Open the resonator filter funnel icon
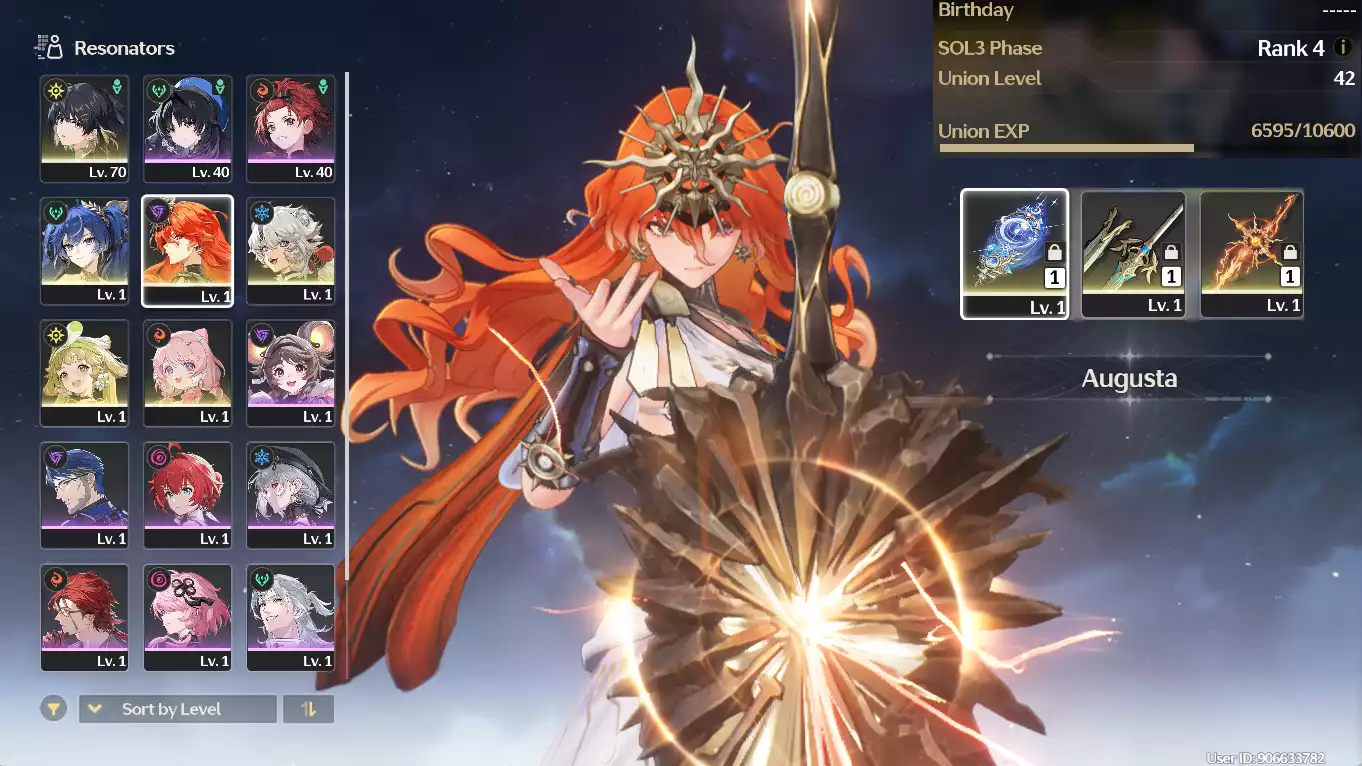Viewport: 1362px width, 766px height. [x=54, y=709]
